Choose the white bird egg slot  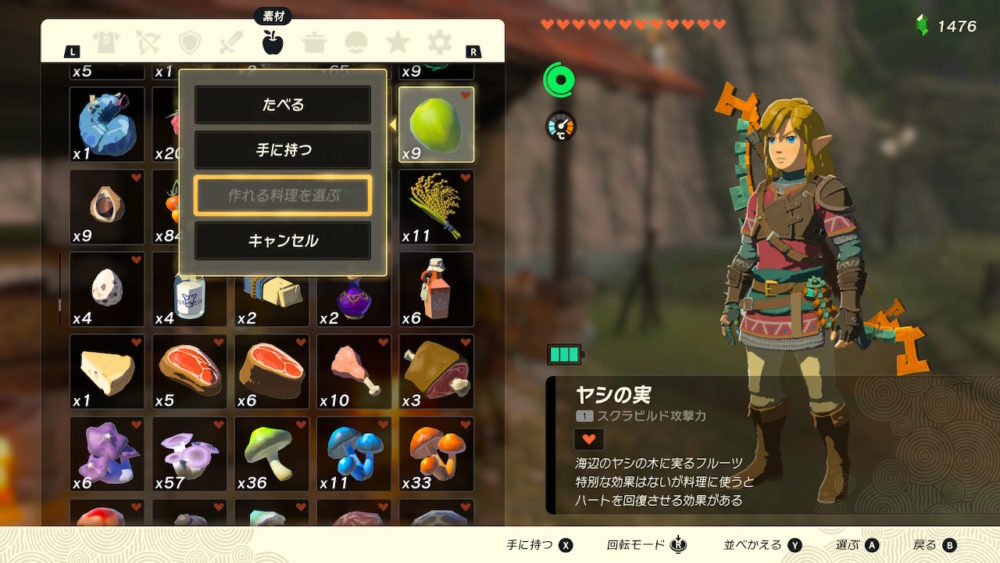pyautogui.click(x=107, y=289)
